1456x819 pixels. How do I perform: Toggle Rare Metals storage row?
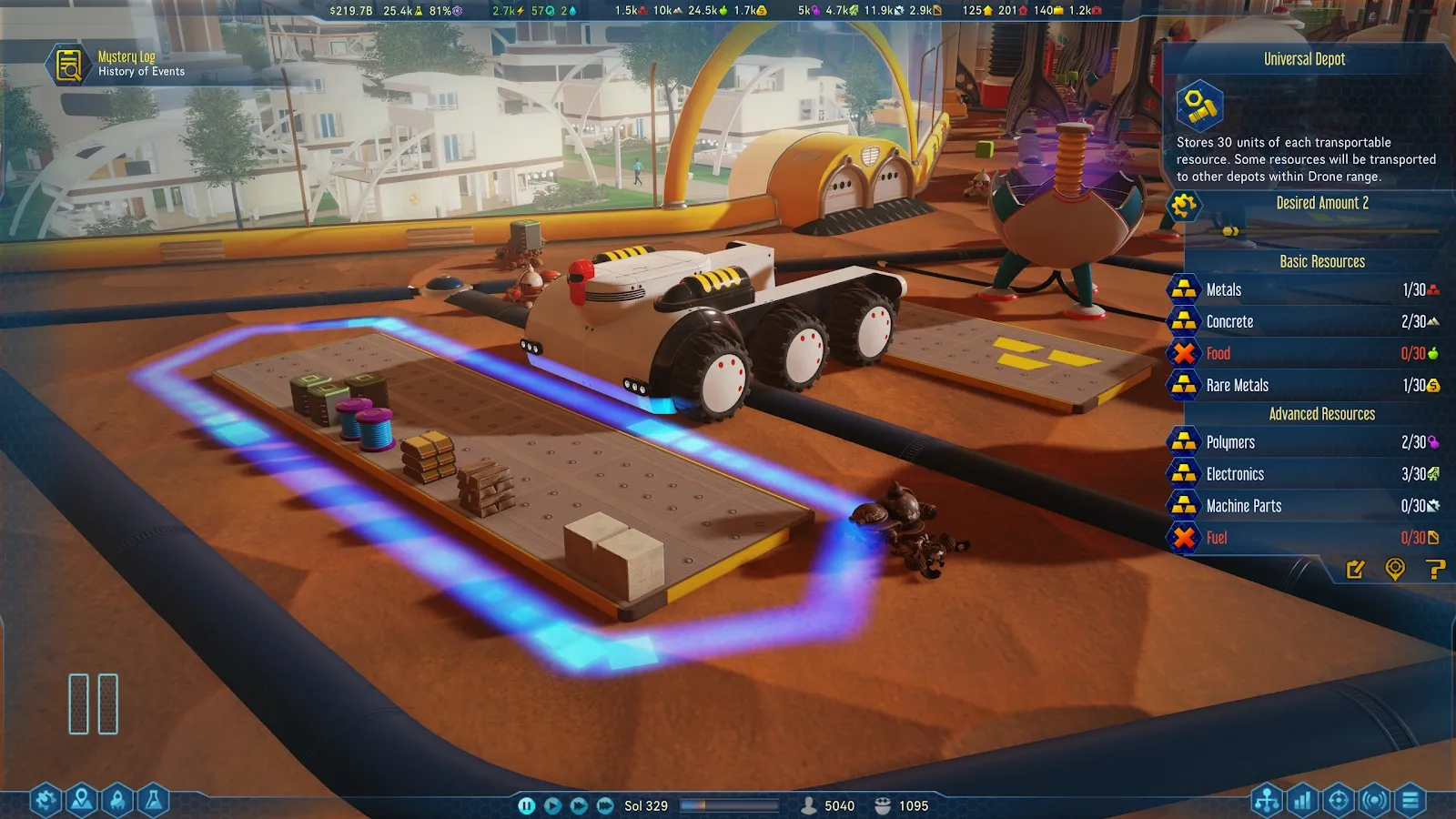point(1184,385)
